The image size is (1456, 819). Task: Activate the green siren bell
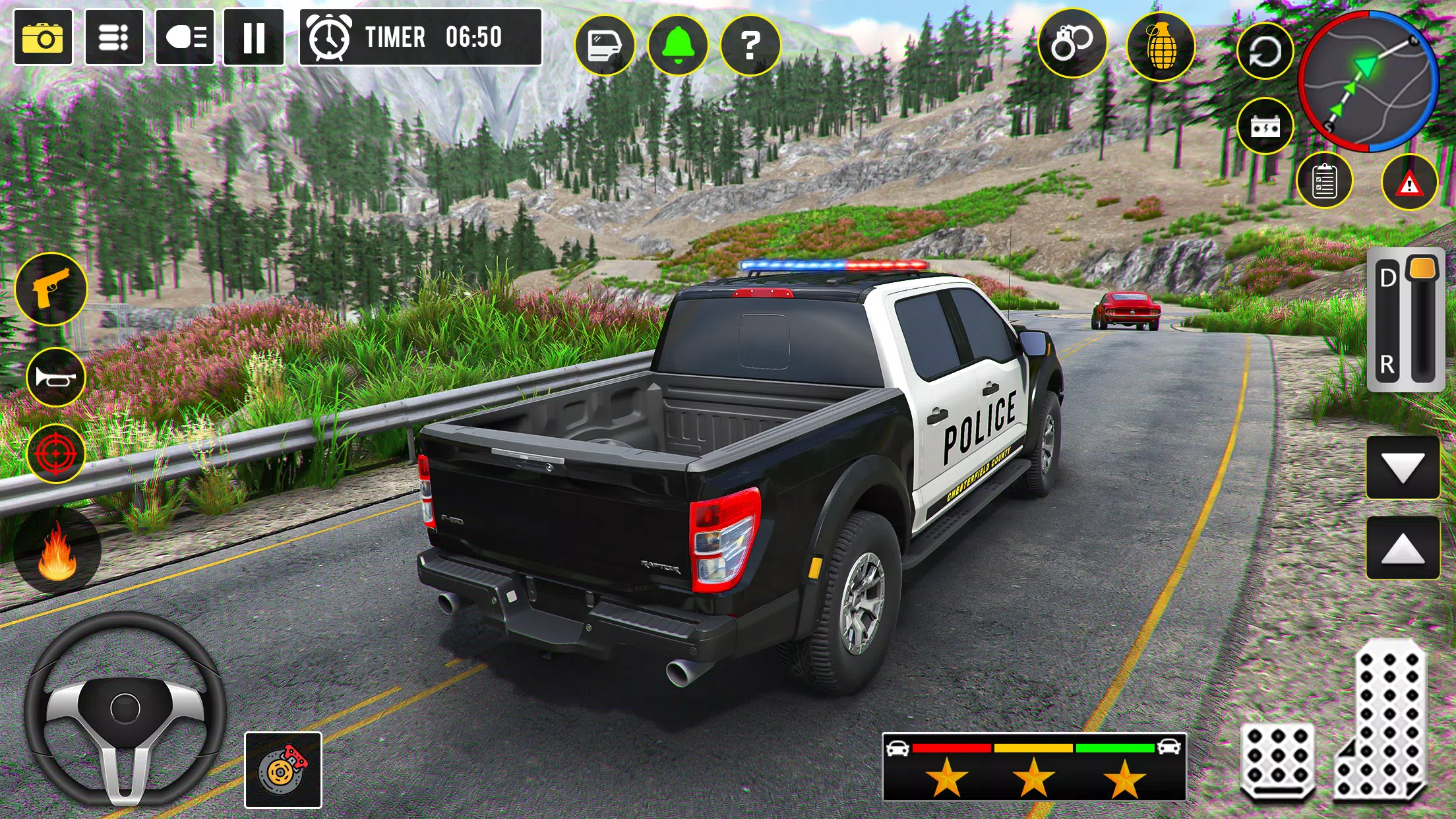678,45
